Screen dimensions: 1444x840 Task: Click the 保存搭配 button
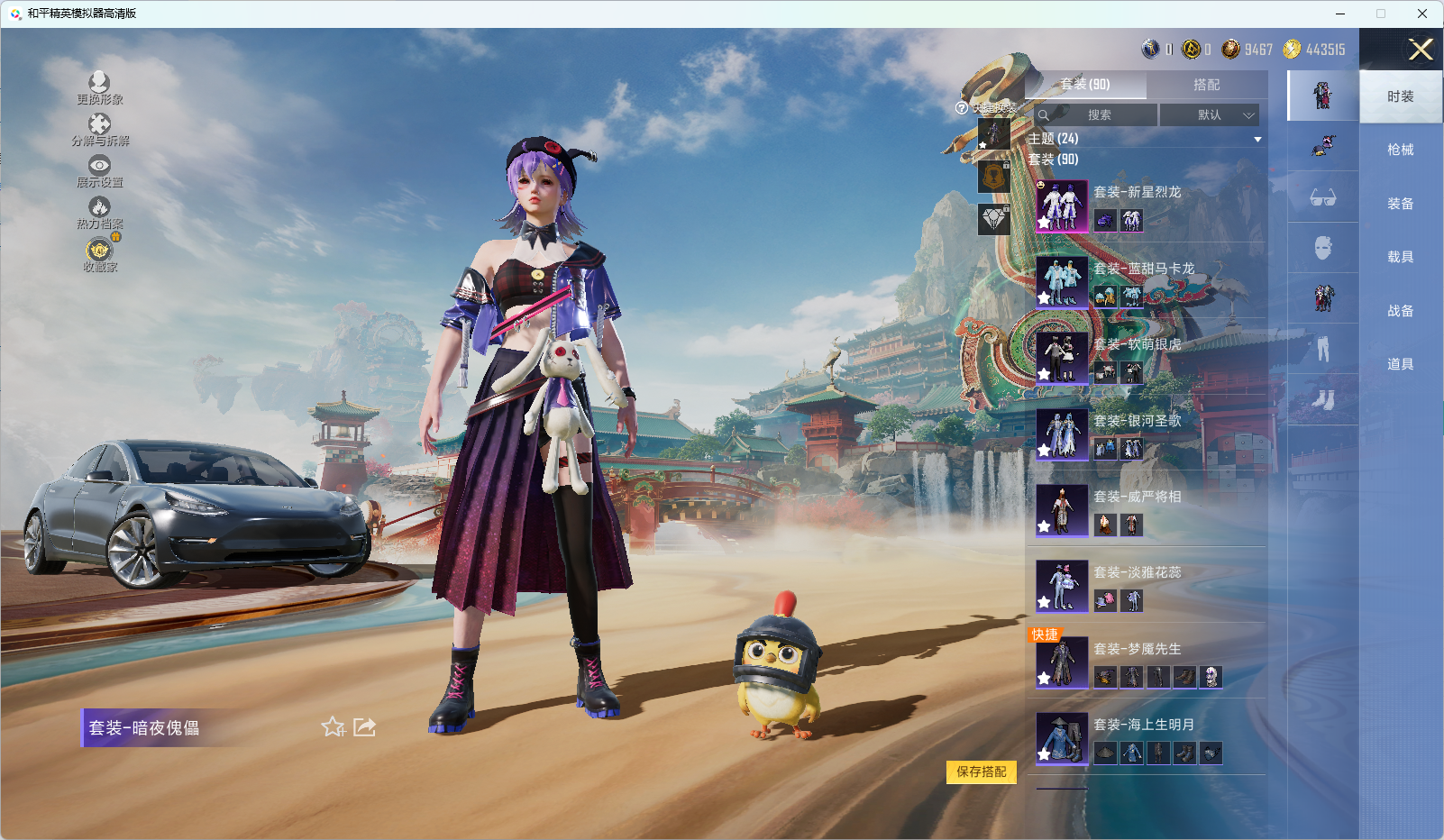981,772
